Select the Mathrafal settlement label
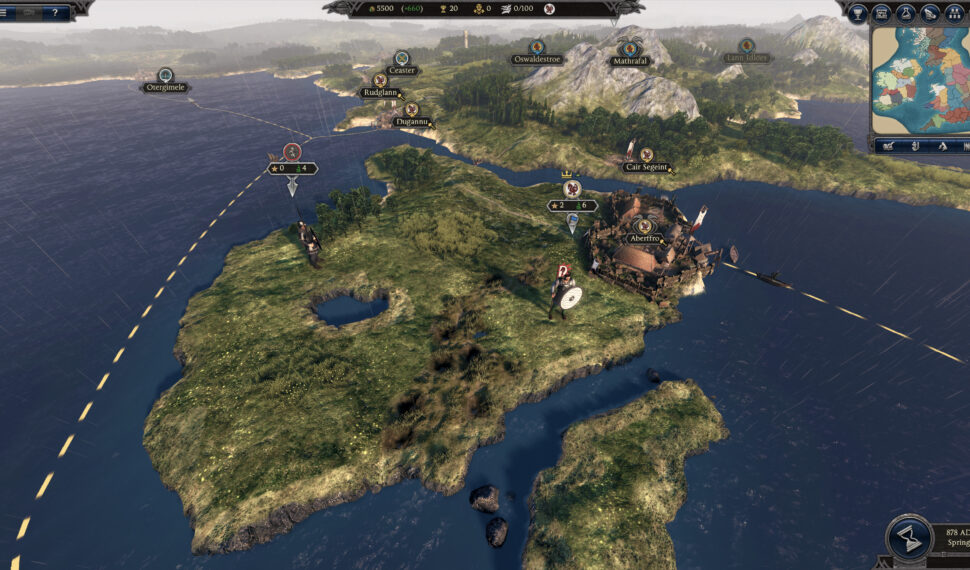Viewport: 970px width, 570px height. [x=631, y=60]
